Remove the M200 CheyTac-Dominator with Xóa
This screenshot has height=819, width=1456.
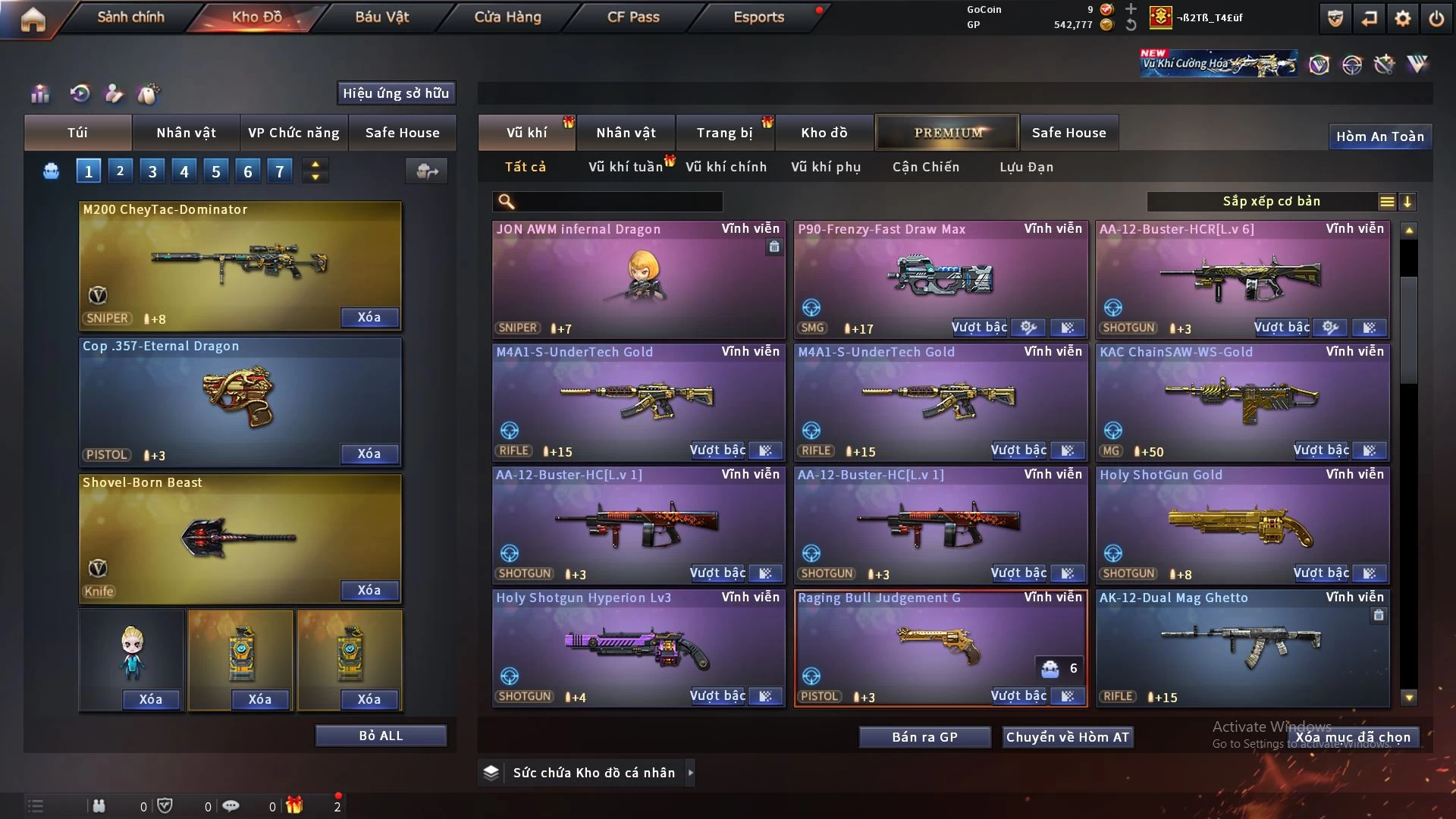[x=369, y=318]
